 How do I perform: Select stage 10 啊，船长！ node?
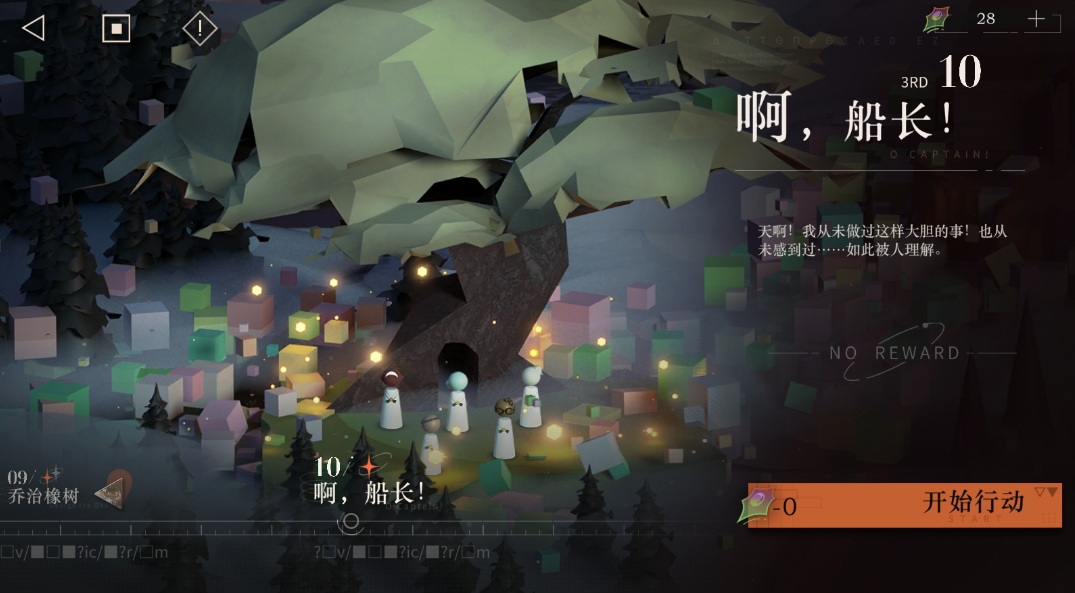[368, 481]
